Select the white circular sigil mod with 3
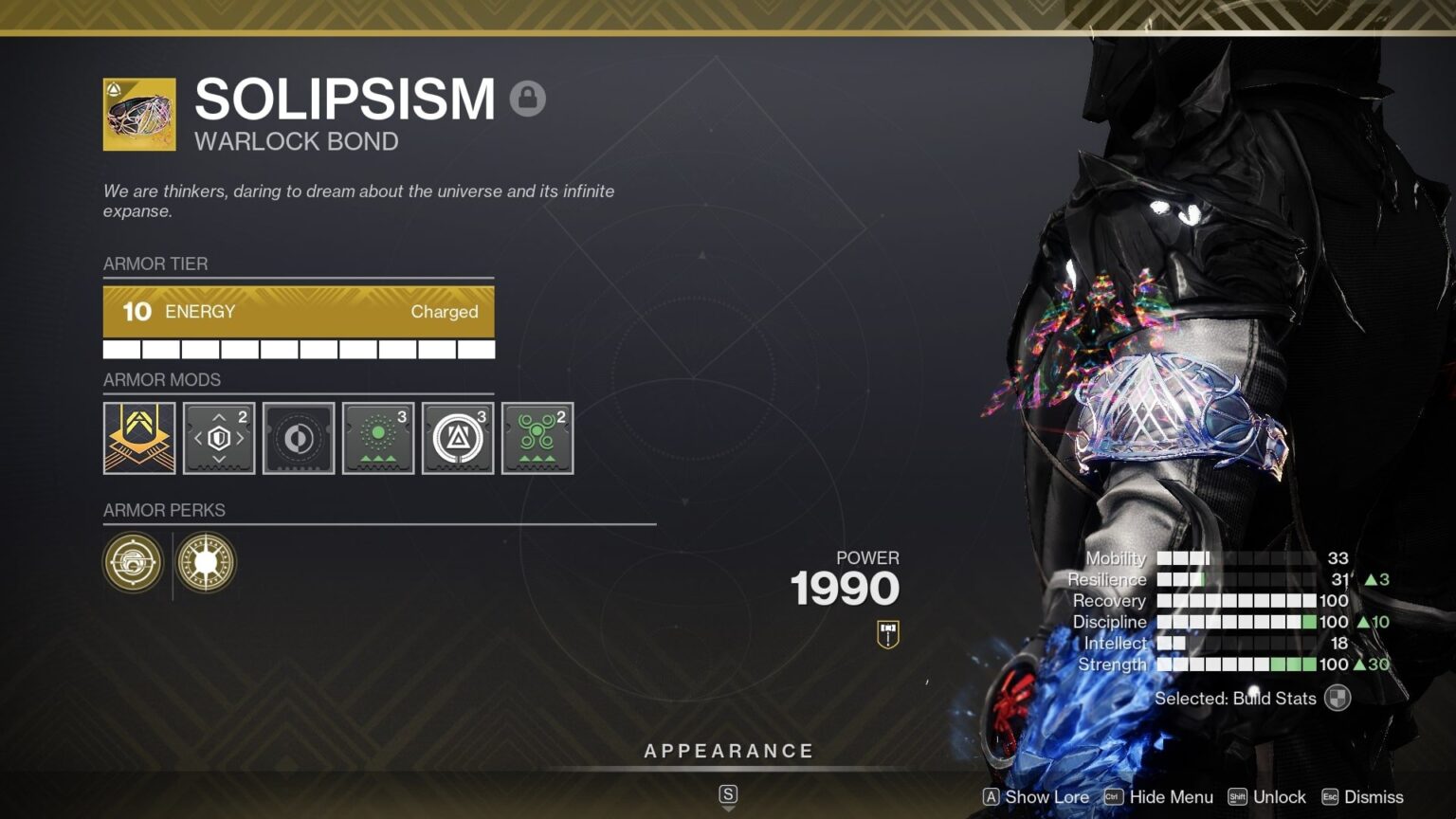 (x=457, y=438)
